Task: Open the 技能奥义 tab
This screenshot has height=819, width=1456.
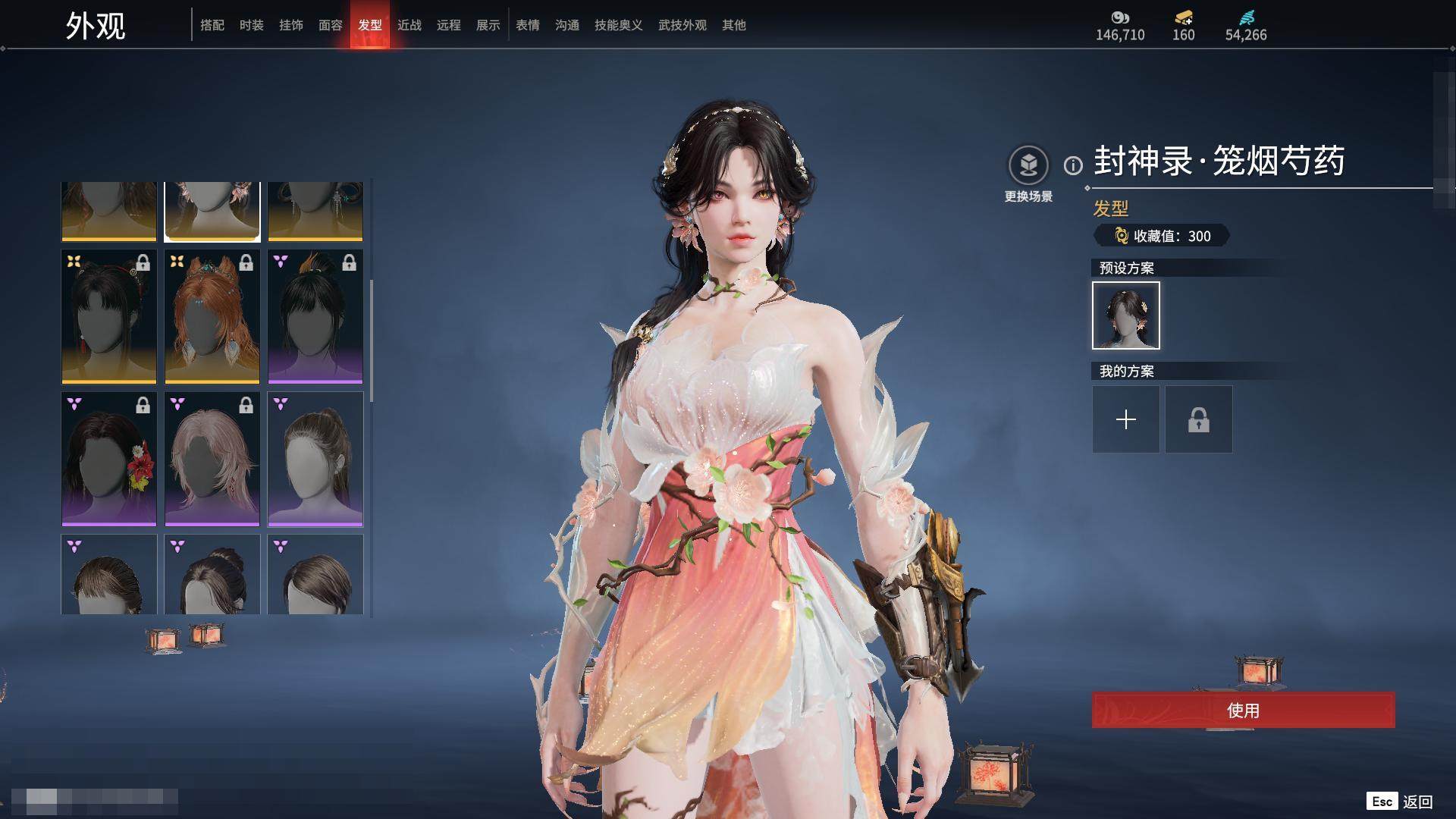Action: pos(618,25)
